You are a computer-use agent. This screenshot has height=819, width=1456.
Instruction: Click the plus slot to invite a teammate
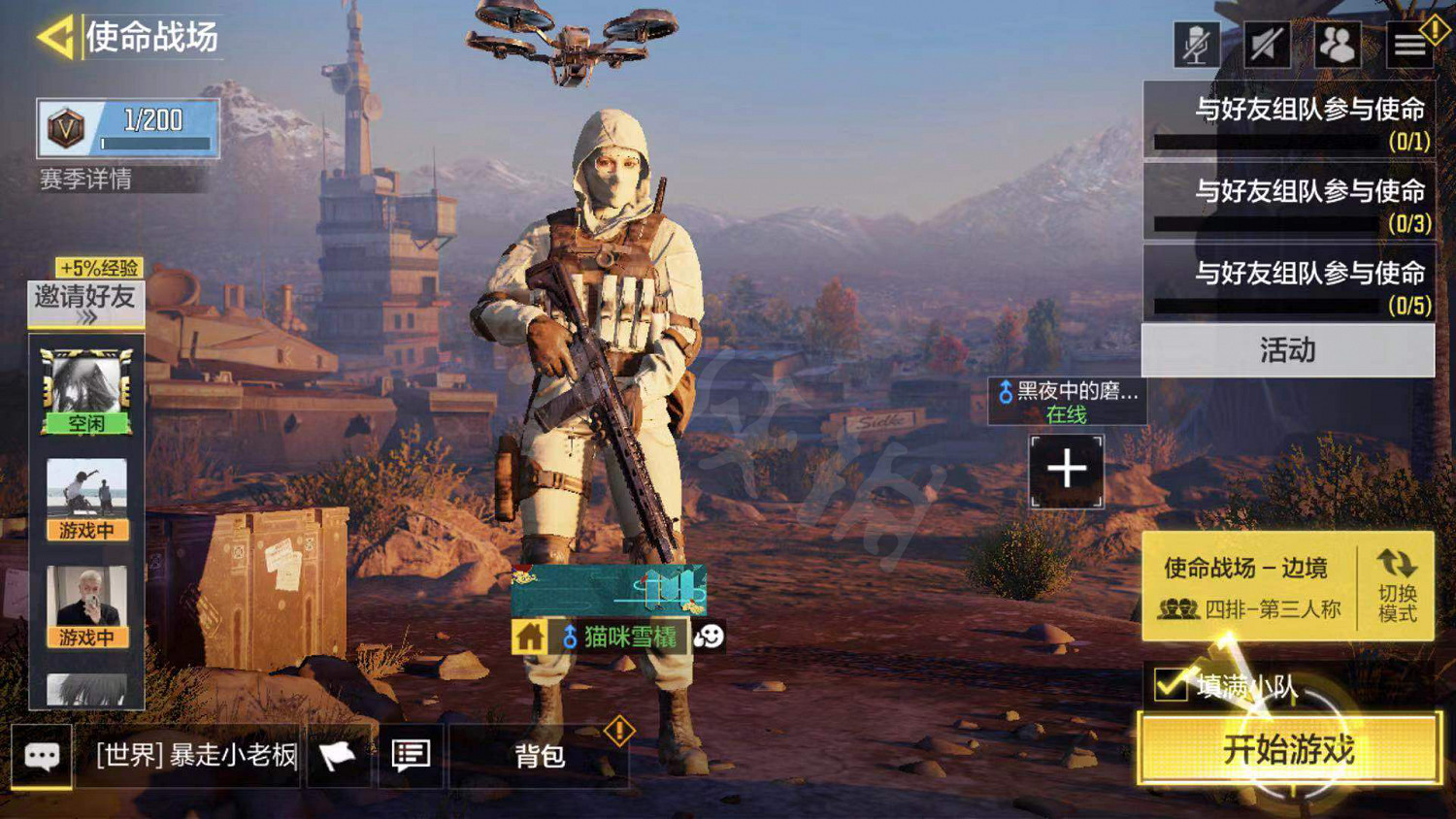(1068, 472)
